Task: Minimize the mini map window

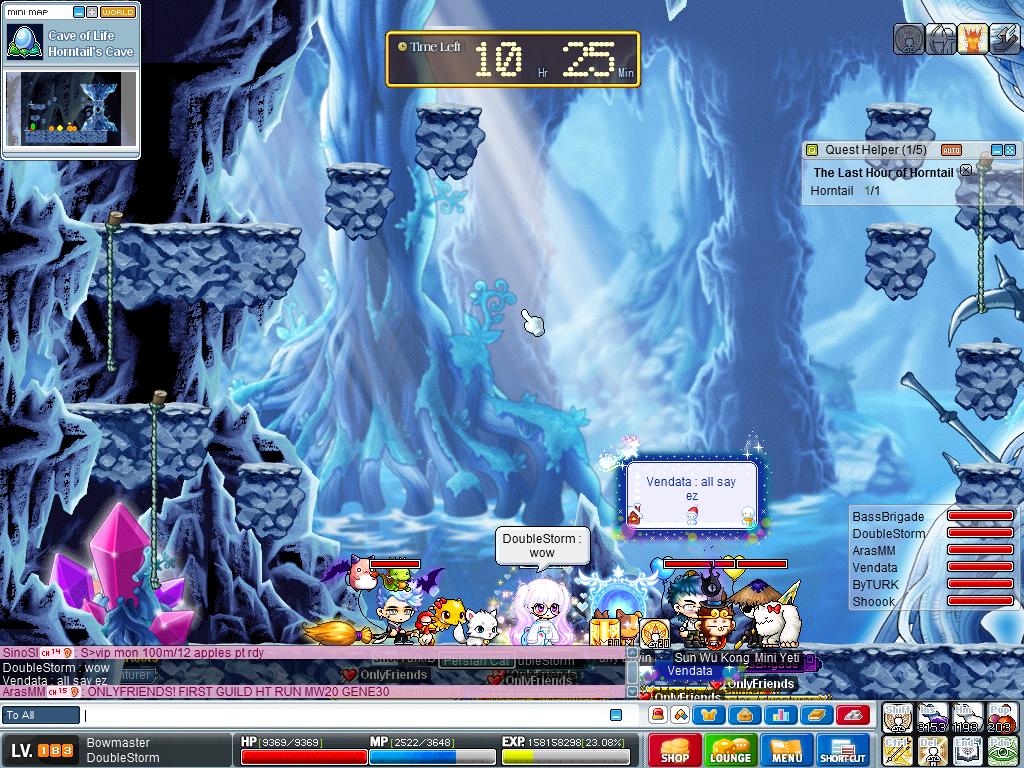Action: point(79,12)
